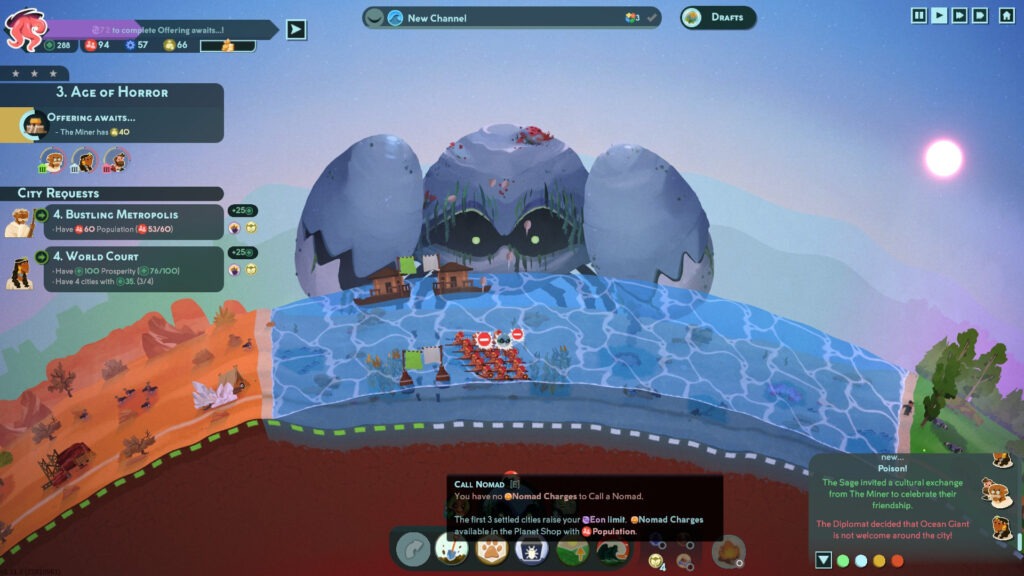
Task: Toggle the red event log filter dot
Action: click(897, 561)
